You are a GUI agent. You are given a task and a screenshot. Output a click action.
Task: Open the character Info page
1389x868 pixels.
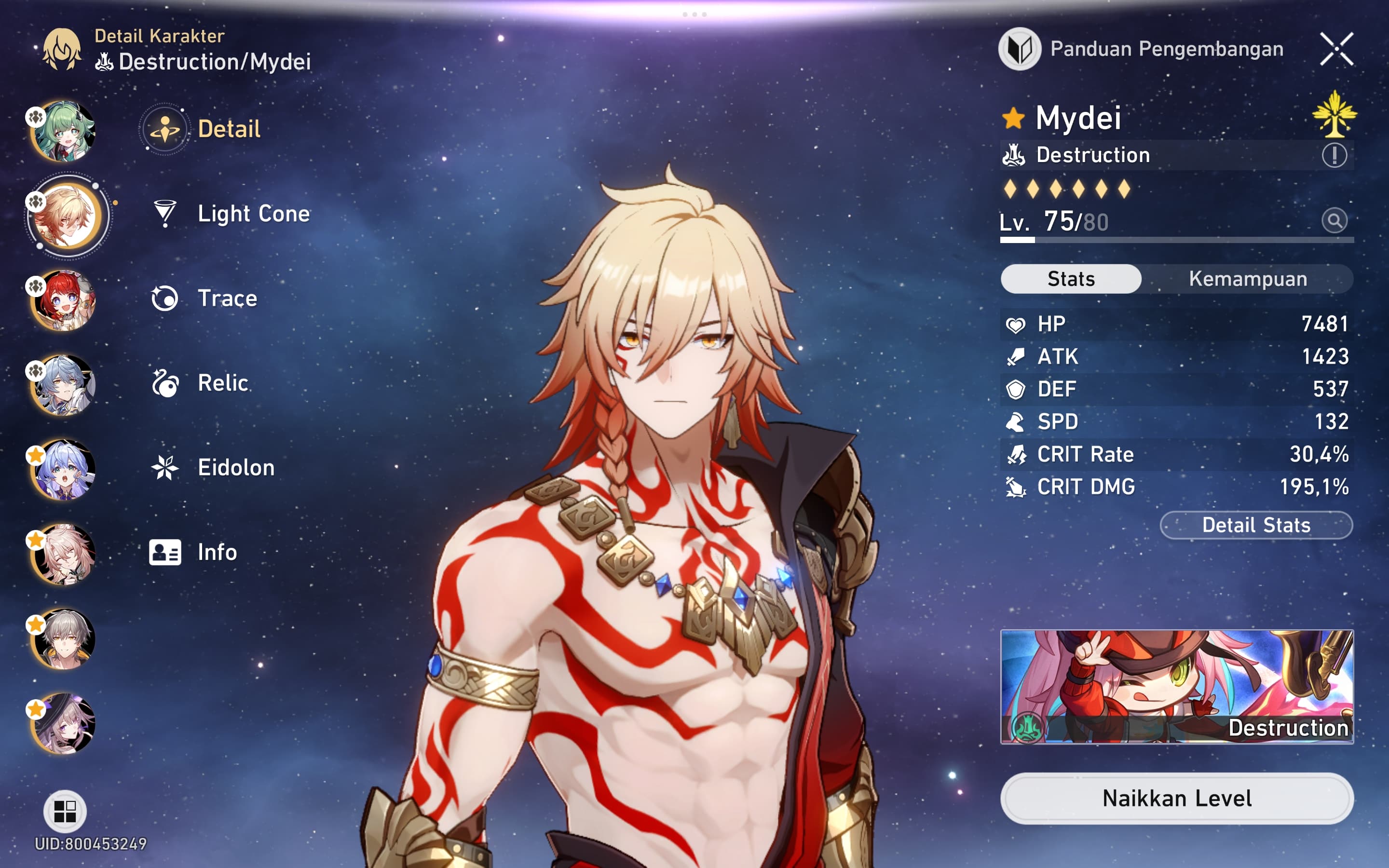(217, 552)
